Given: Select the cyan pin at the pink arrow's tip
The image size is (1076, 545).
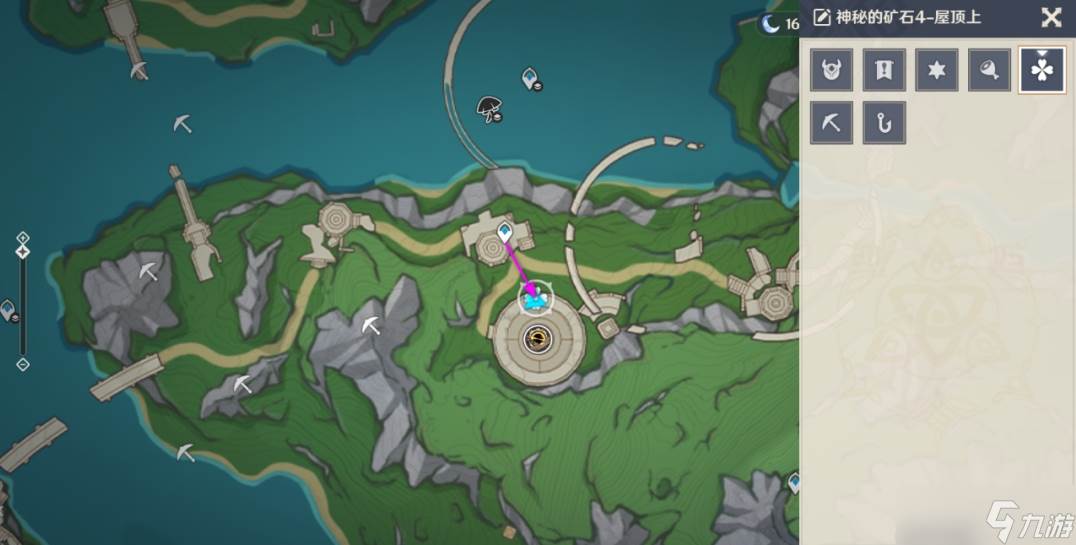Looking at the screenshot, I should (537, 299).
